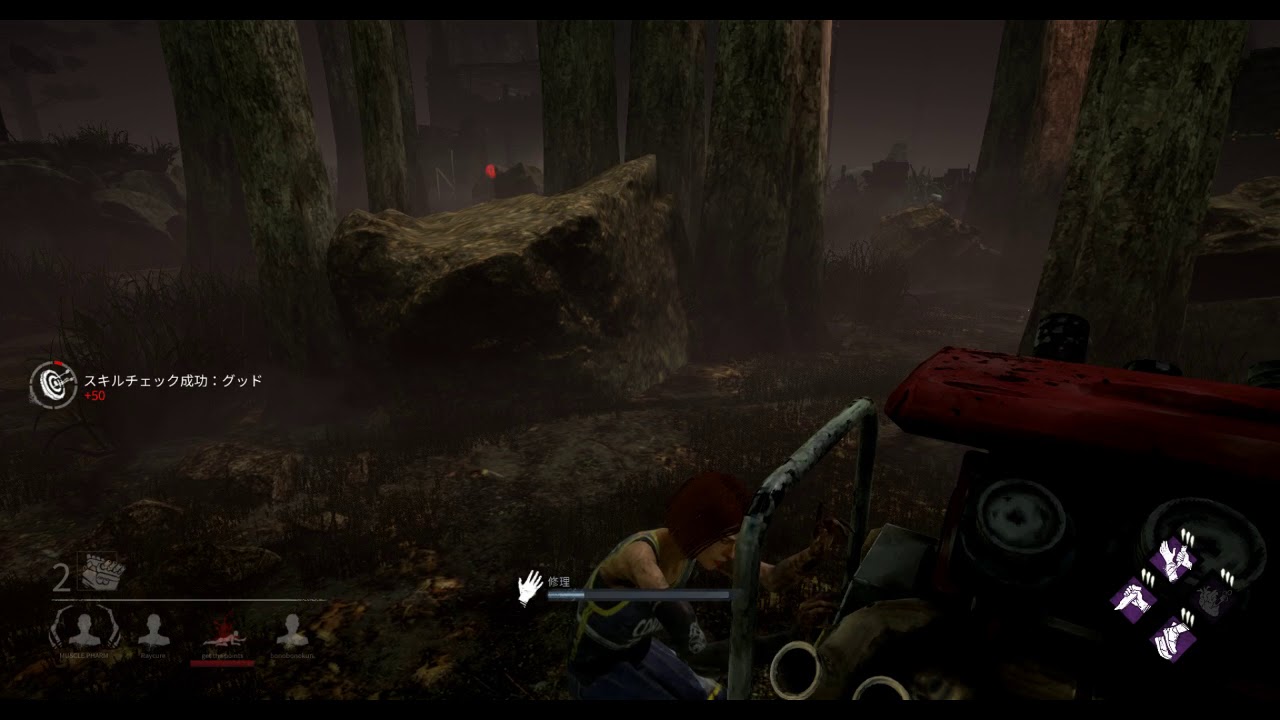Click the remaining generators engine icon
The image size is (1280, 720).
click(x=104, y=572)
